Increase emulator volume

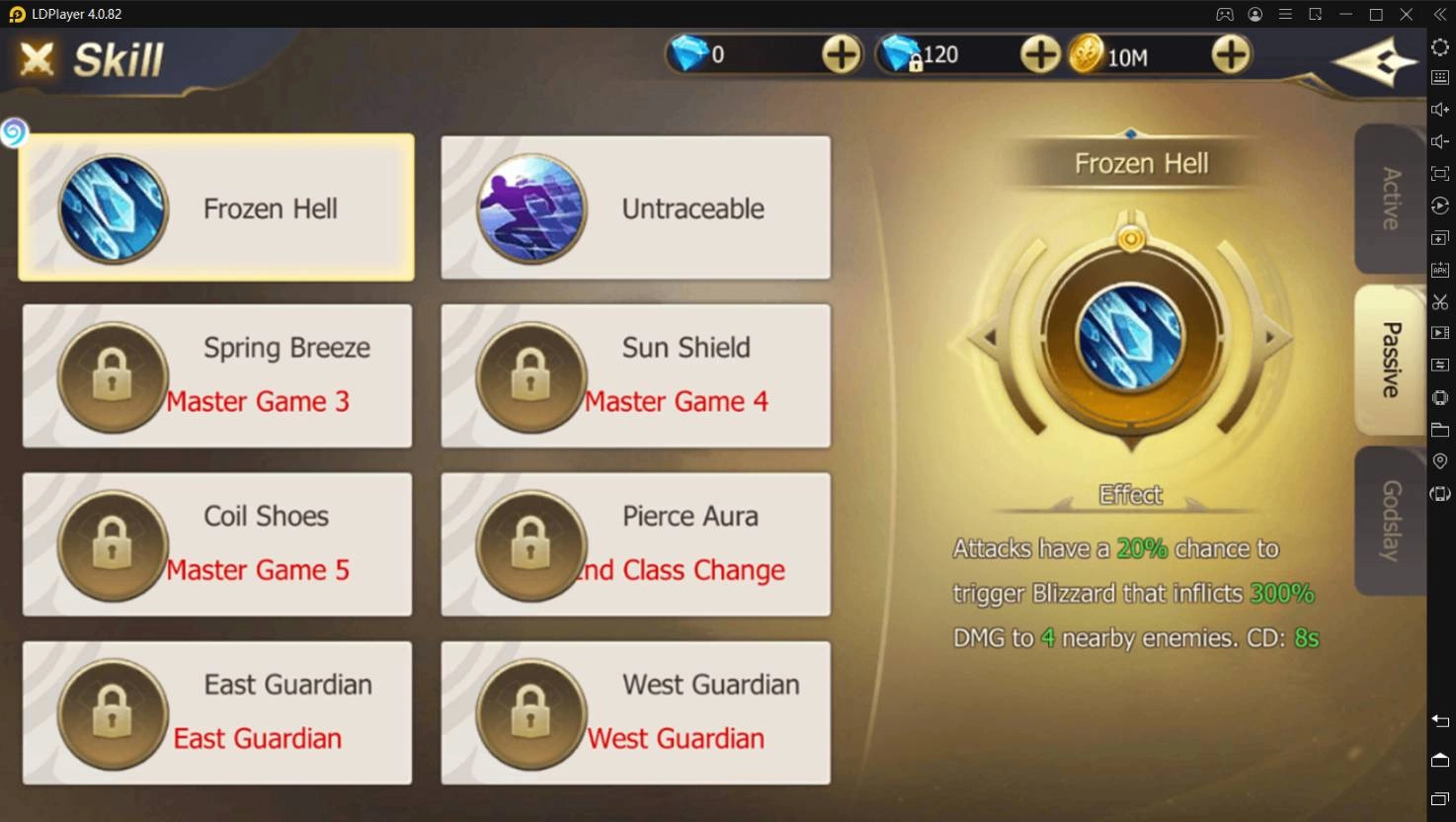click(x=1439, y=110)
